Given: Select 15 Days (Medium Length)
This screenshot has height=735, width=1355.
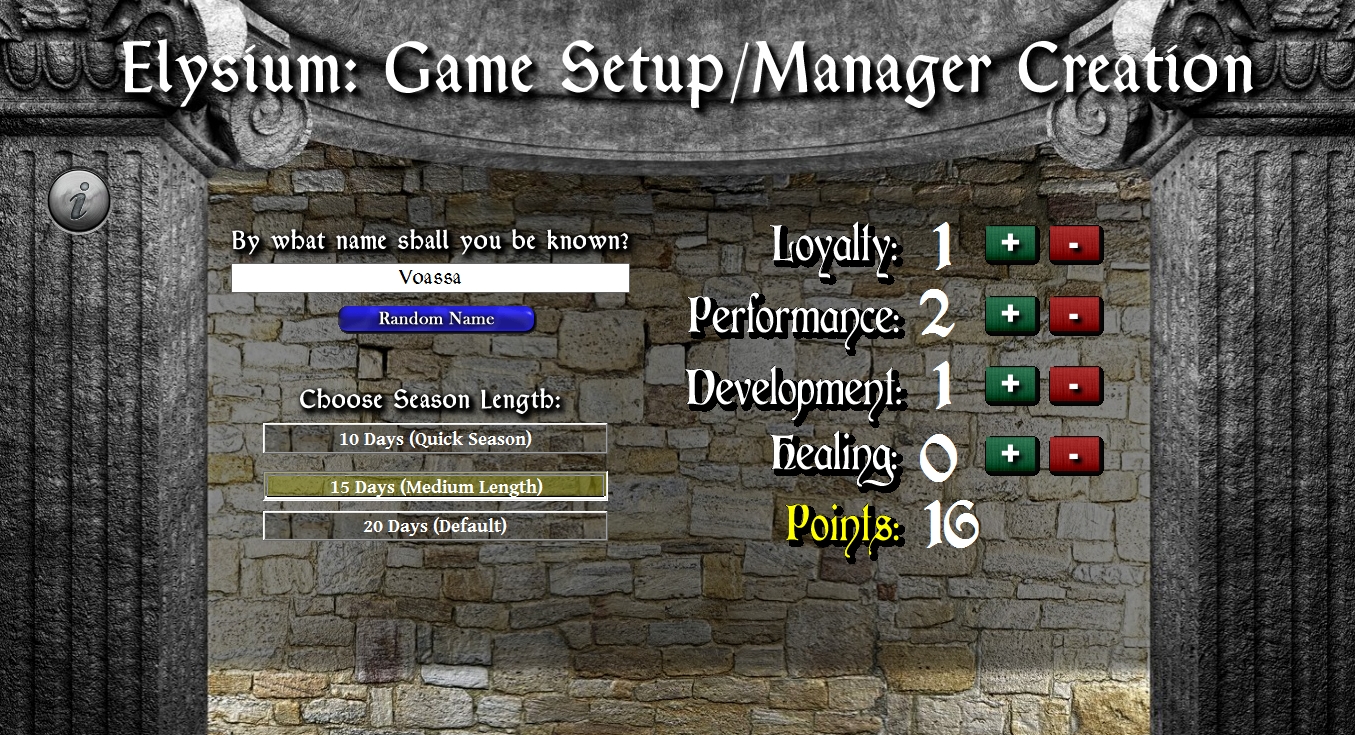Looking at the screenshot, I should tap(435, 486).
